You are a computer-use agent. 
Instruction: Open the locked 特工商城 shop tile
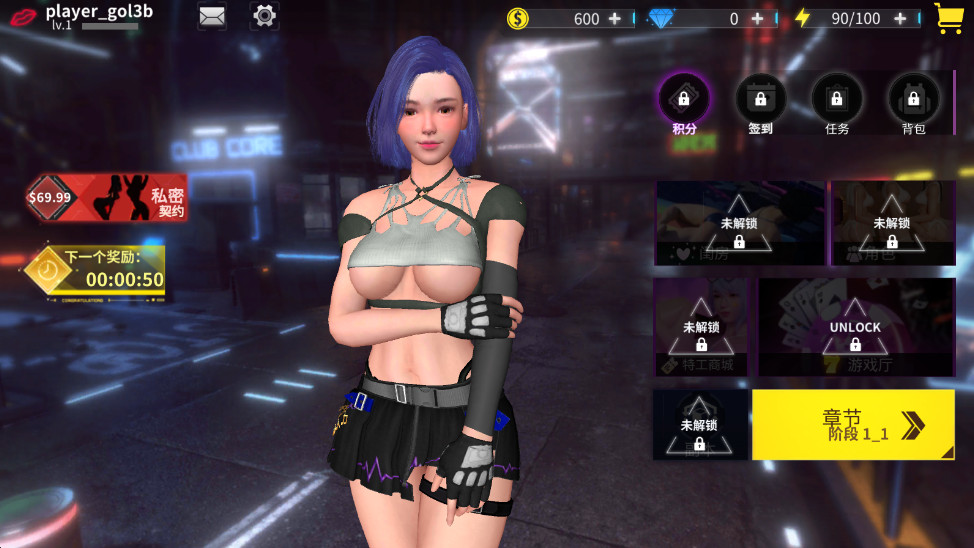click(x=701, y=327)
